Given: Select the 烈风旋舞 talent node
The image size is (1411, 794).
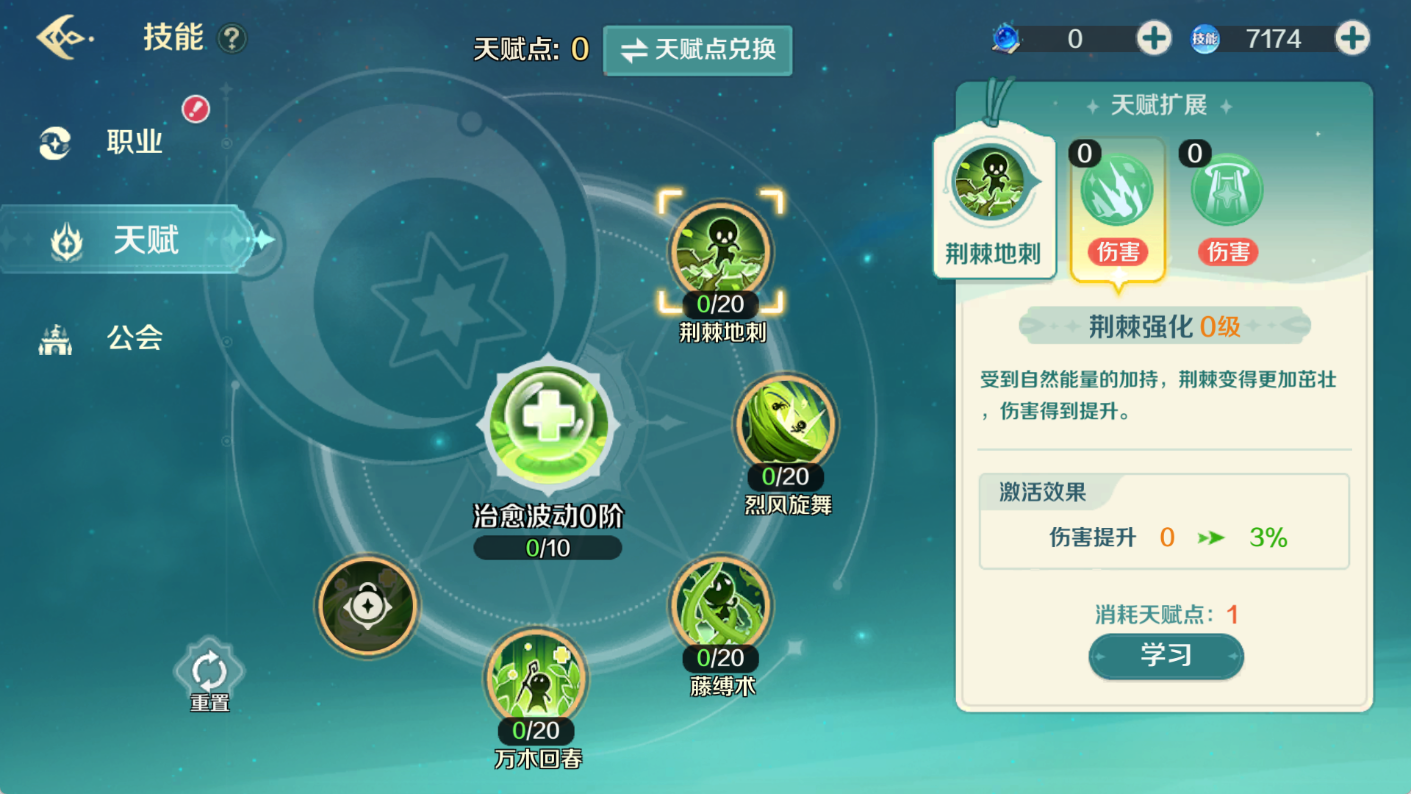Looking at the screenshot, I should [786, 424].
